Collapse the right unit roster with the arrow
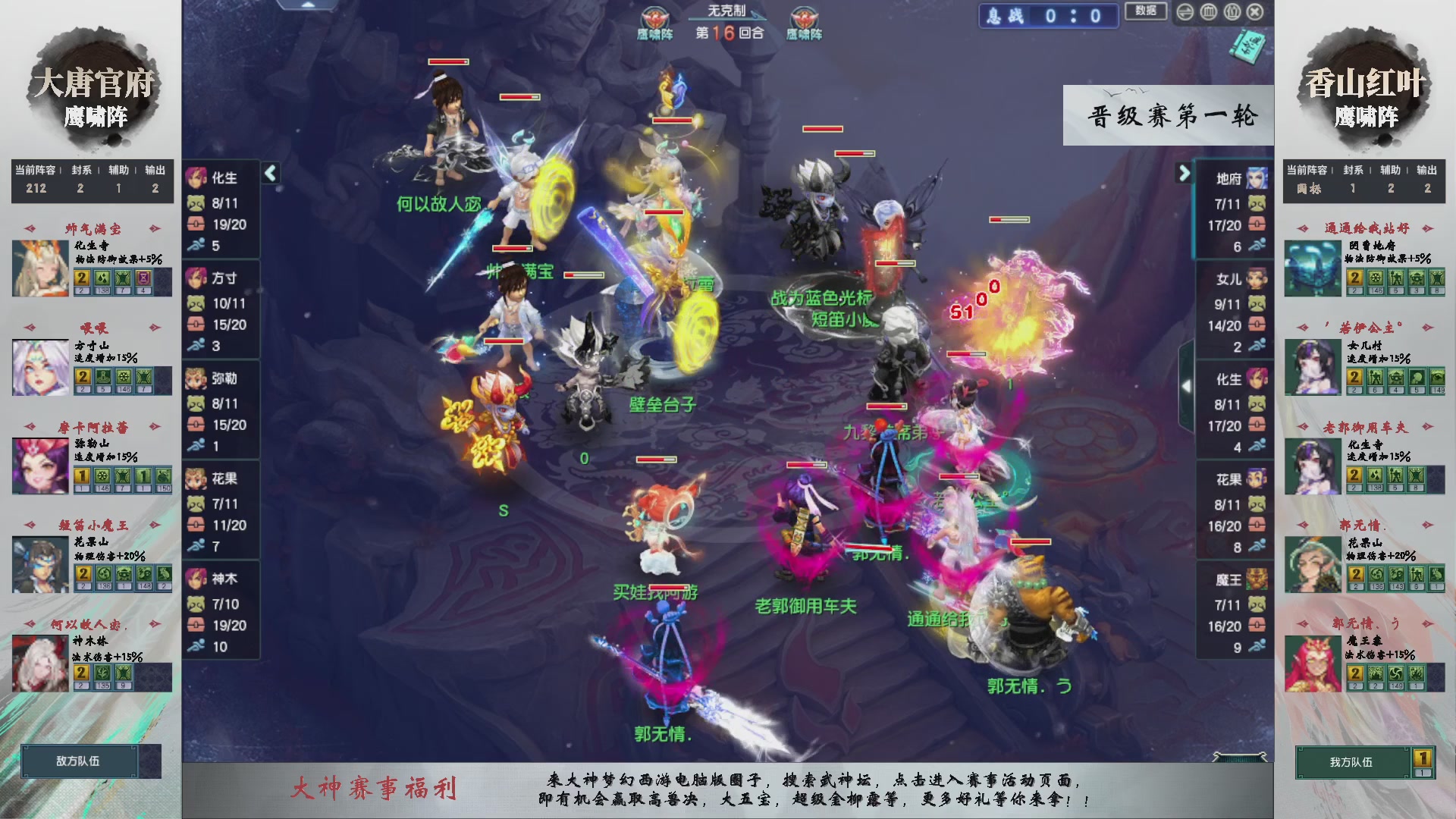The image size is (1456, 819). pos(1185,173)
